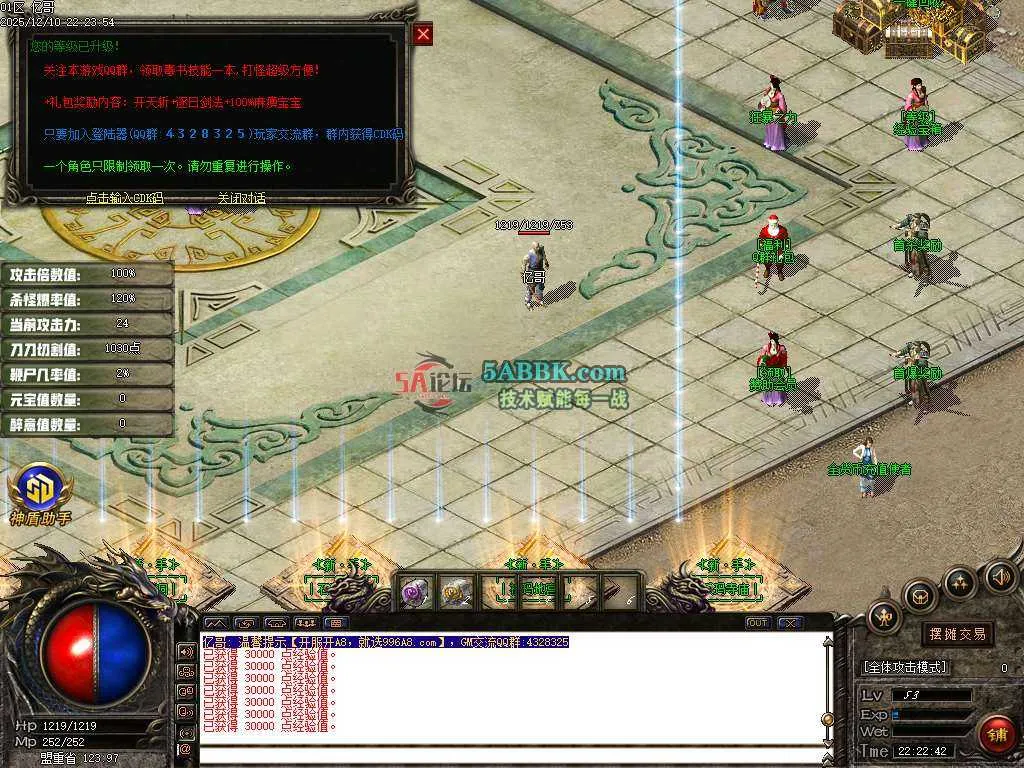Open the skills sparkle round button
This screenshot has height=768, width=1024.
pos(959,582)
